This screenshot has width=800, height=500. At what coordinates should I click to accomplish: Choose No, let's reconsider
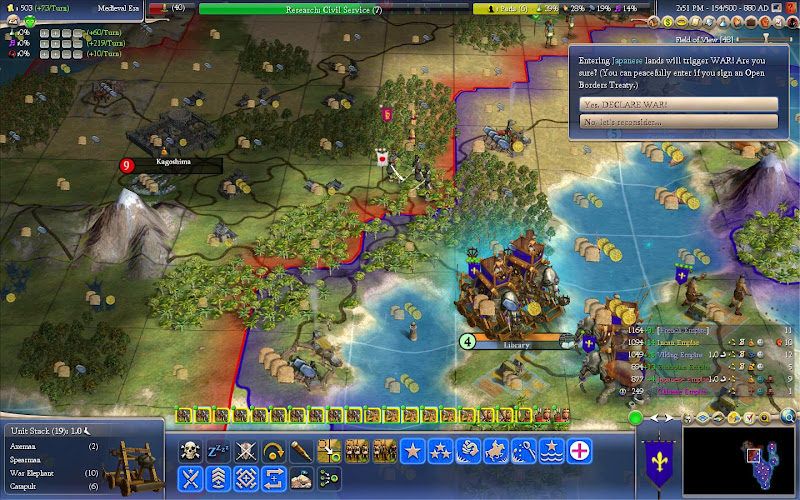point(678,121)
